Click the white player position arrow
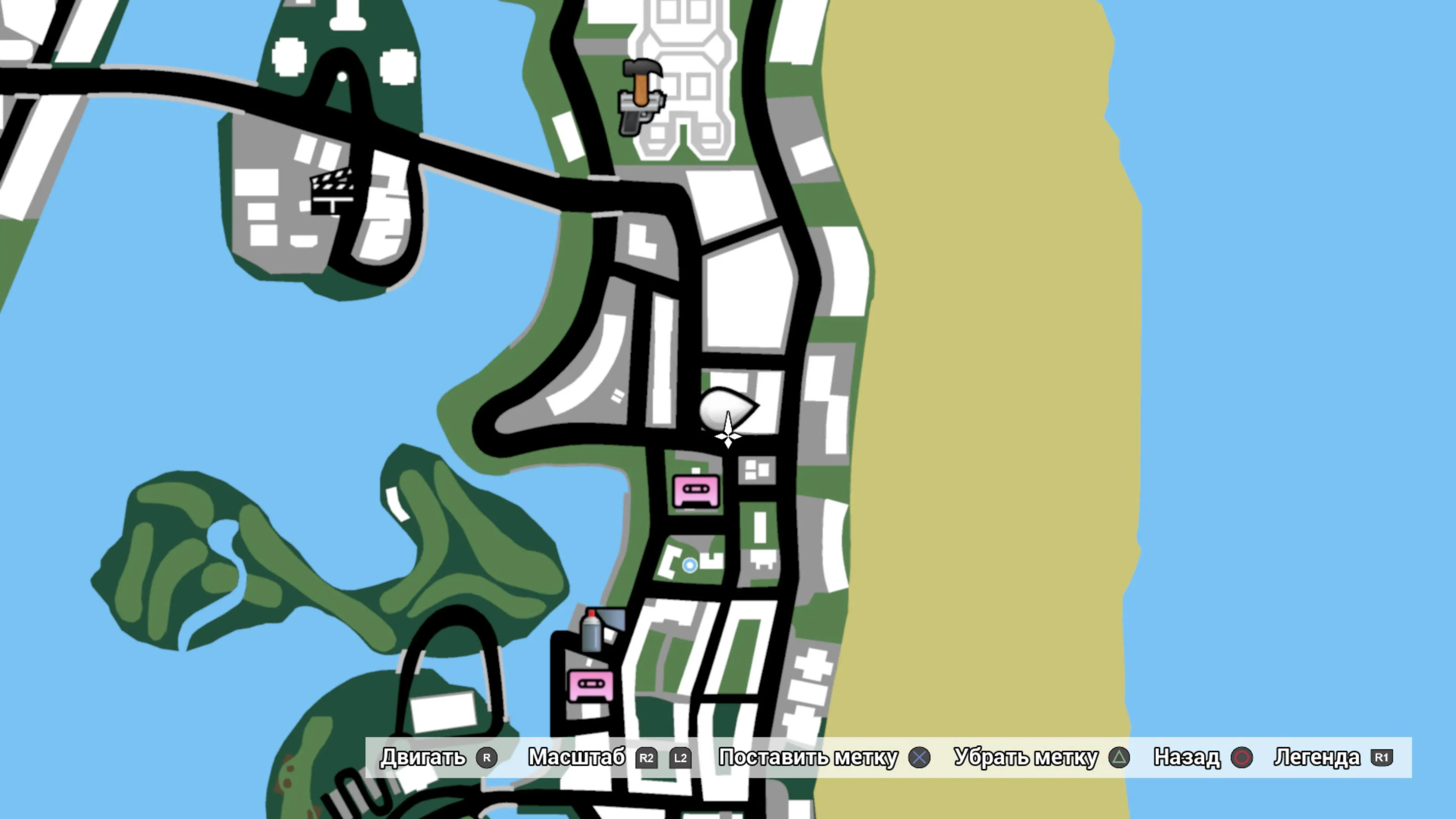Image resolution: width=1456 pixels, height=819 pixels. coord(728,431)
